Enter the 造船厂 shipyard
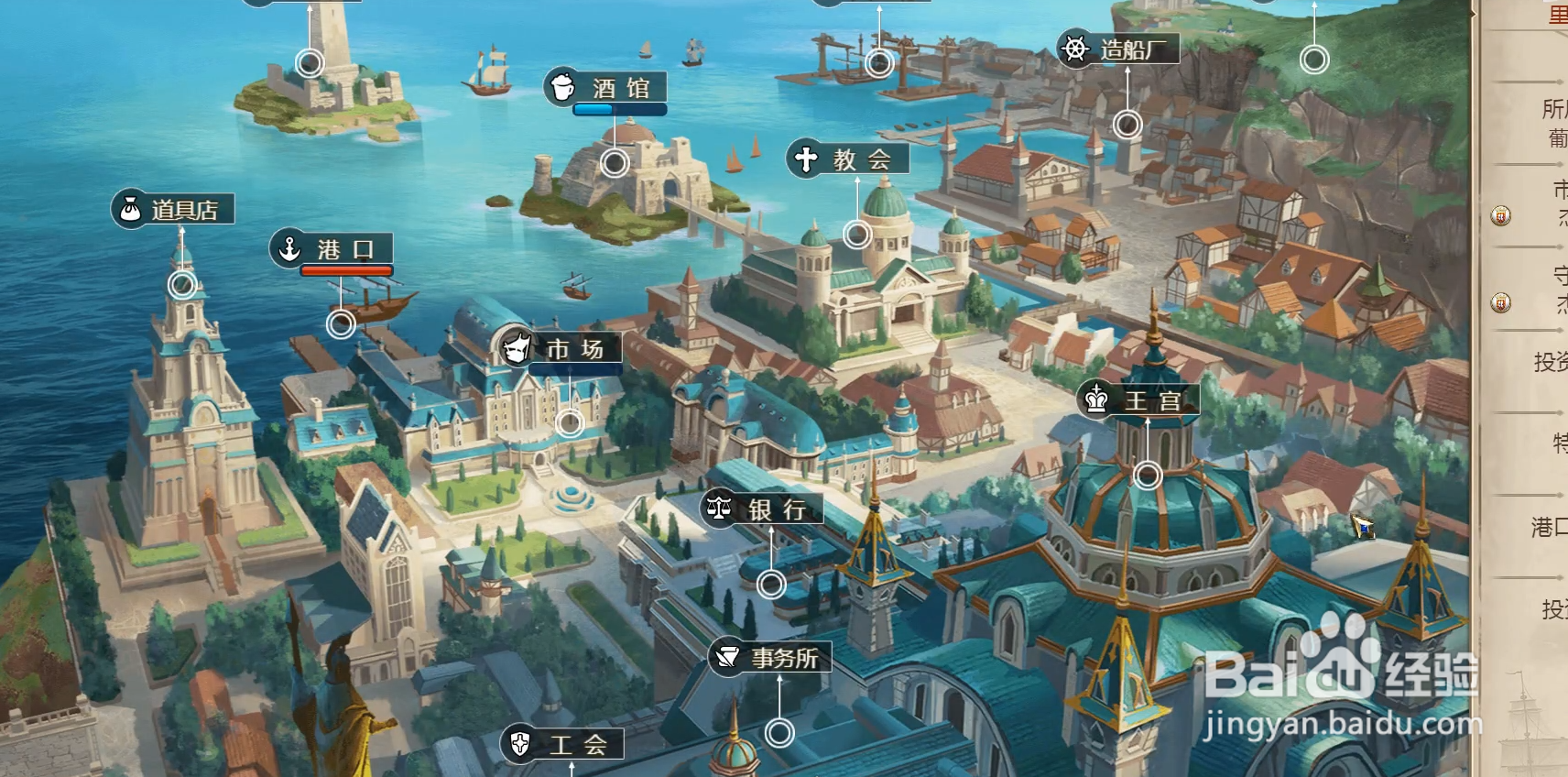Viewport: 1568px width, 777px height. [1118, 49]
